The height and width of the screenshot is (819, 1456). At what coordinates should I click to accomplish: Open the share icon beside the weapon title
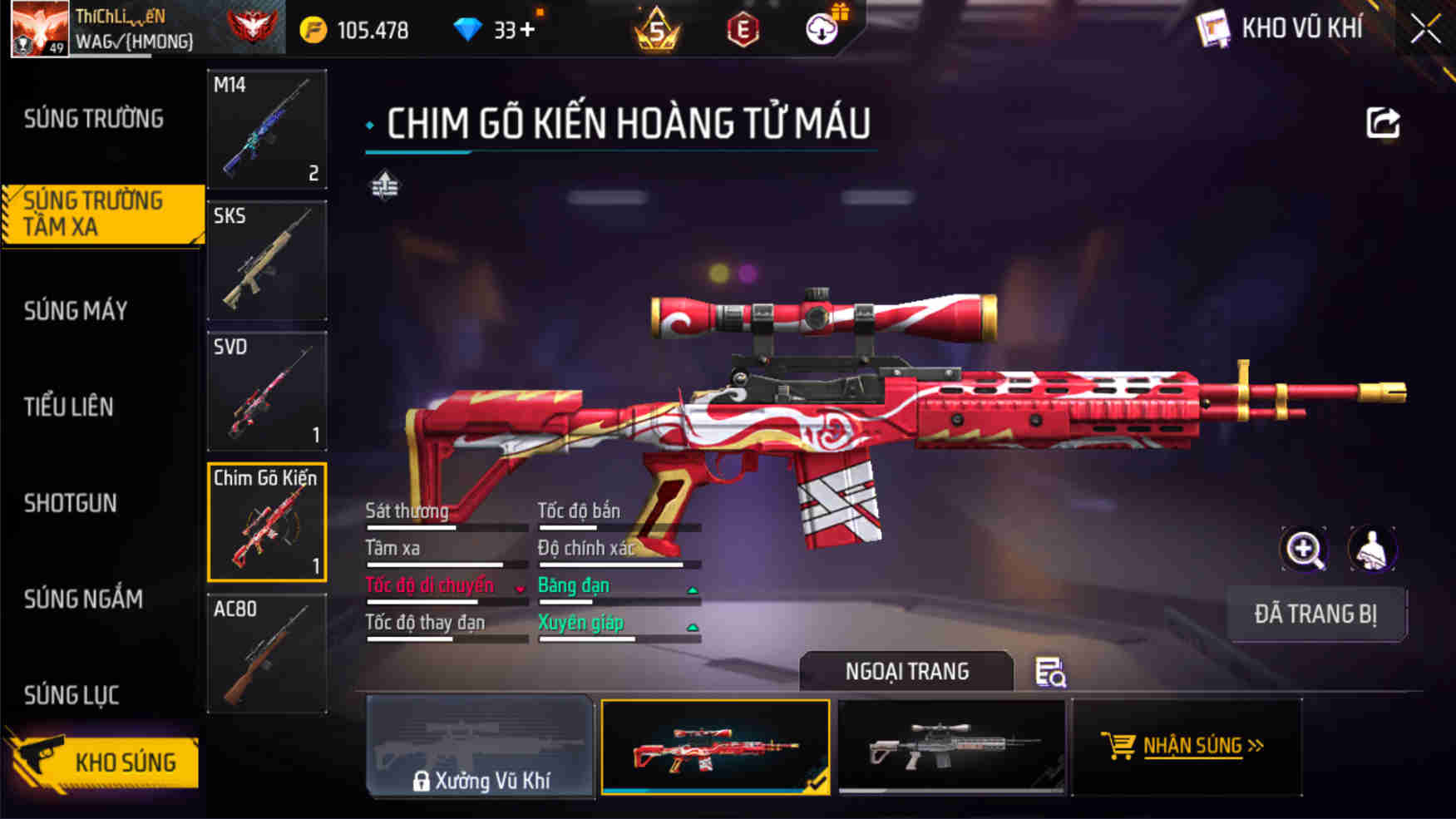(1384, 123)
